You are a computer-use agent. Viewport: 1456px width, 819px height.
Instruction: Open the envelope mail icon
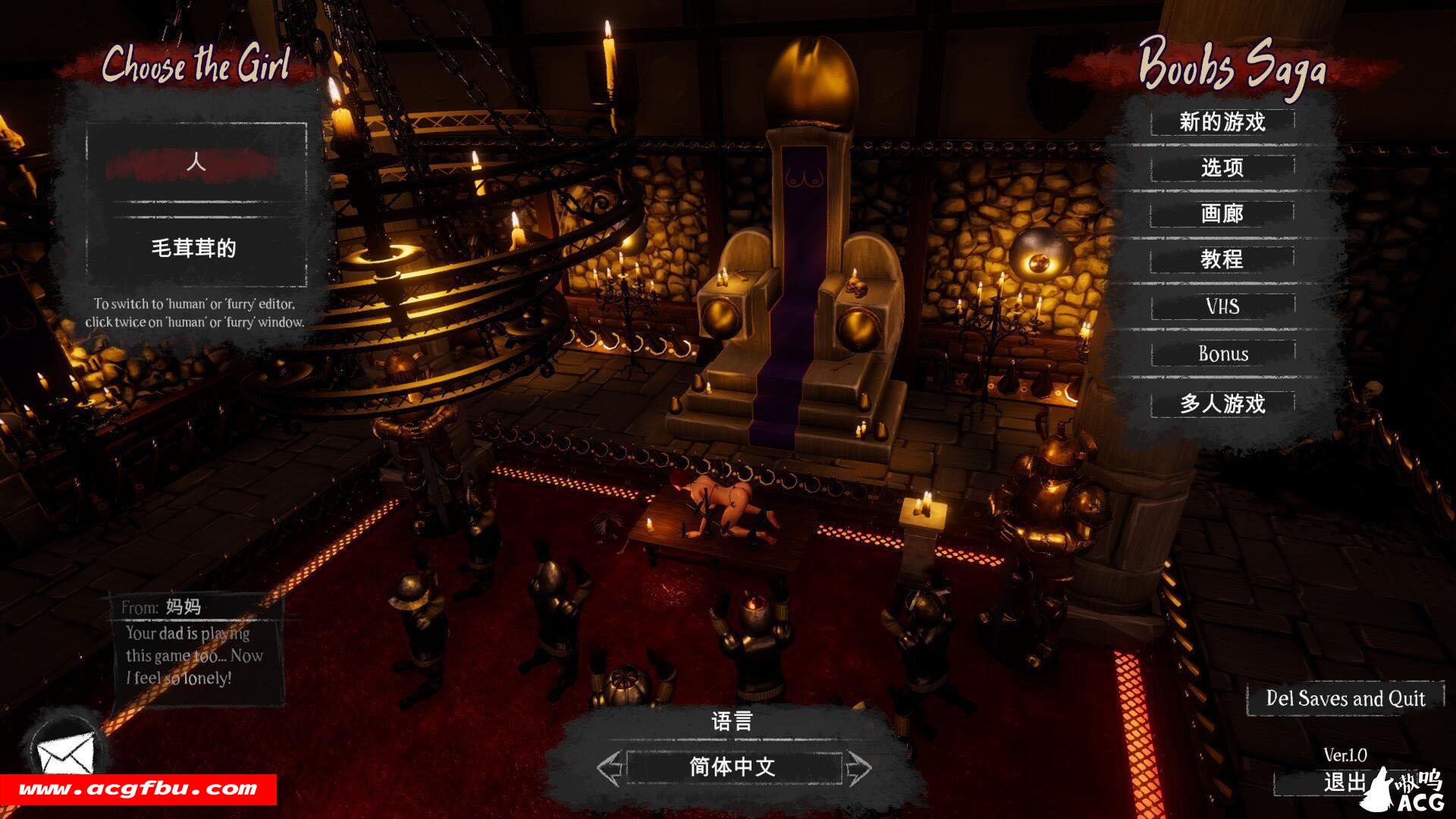[x=65, y=752]
